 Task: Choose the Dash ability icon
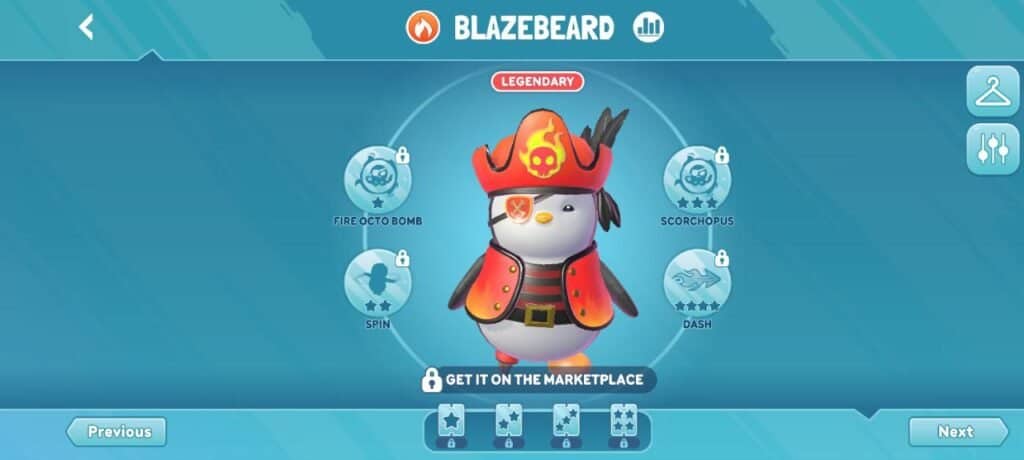coord(696,281)
